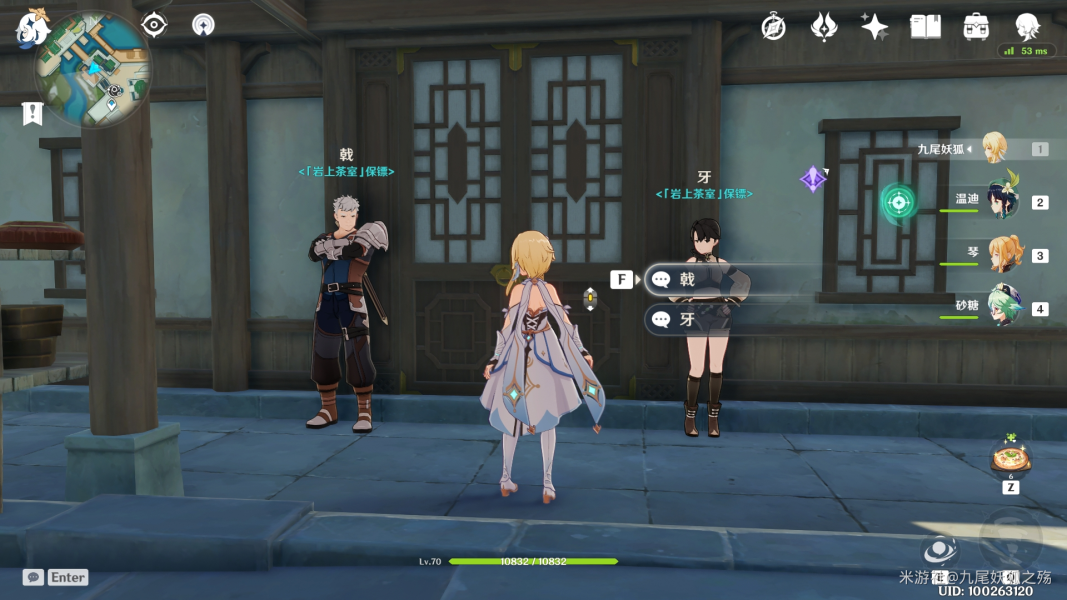Image resolution: width=1067 pixels, height=600 pixels.
Task: Open the quest log bookmark icon
Action: (33, 113)
